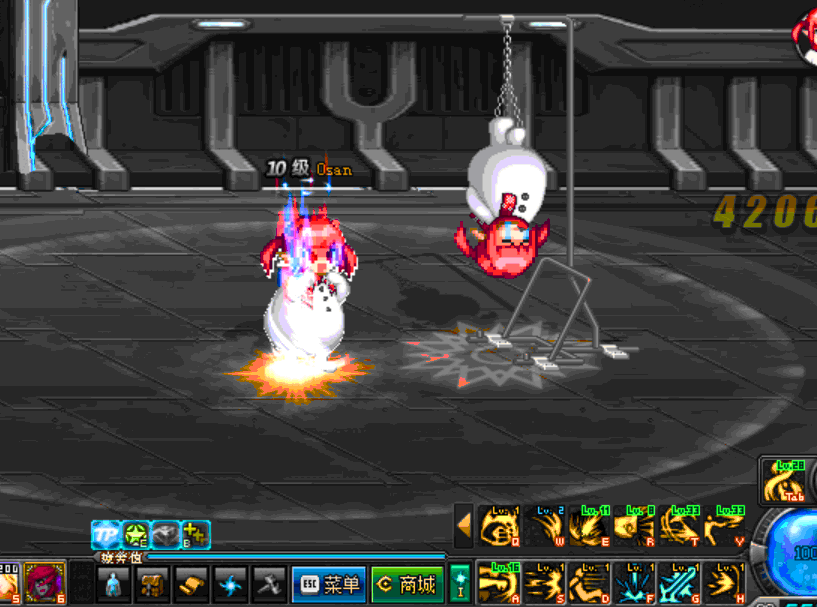Click the hammer icon in the menu bar
The width and height of the screenshot is (817, 607).
[268, 584]
